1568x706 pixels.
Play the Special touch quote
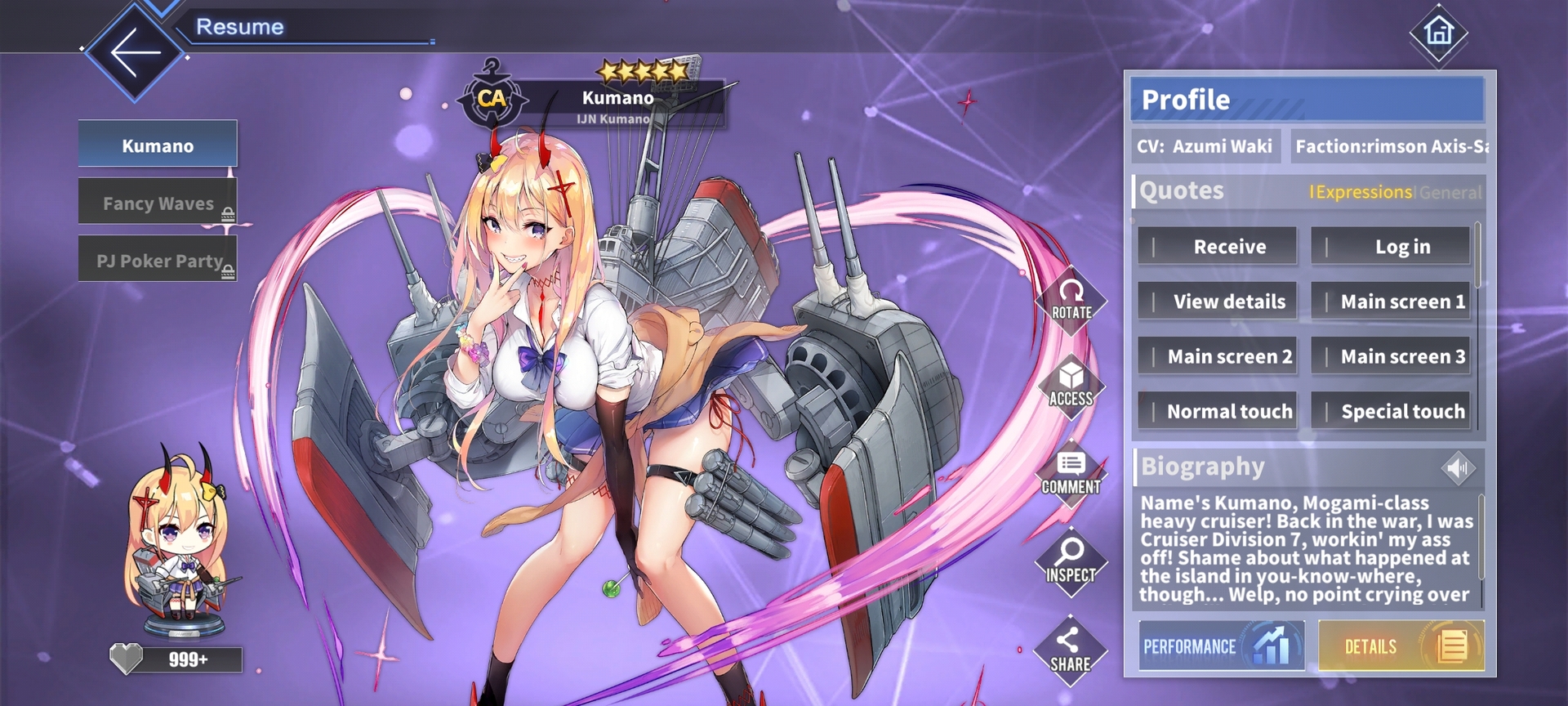click(1390, 411)
